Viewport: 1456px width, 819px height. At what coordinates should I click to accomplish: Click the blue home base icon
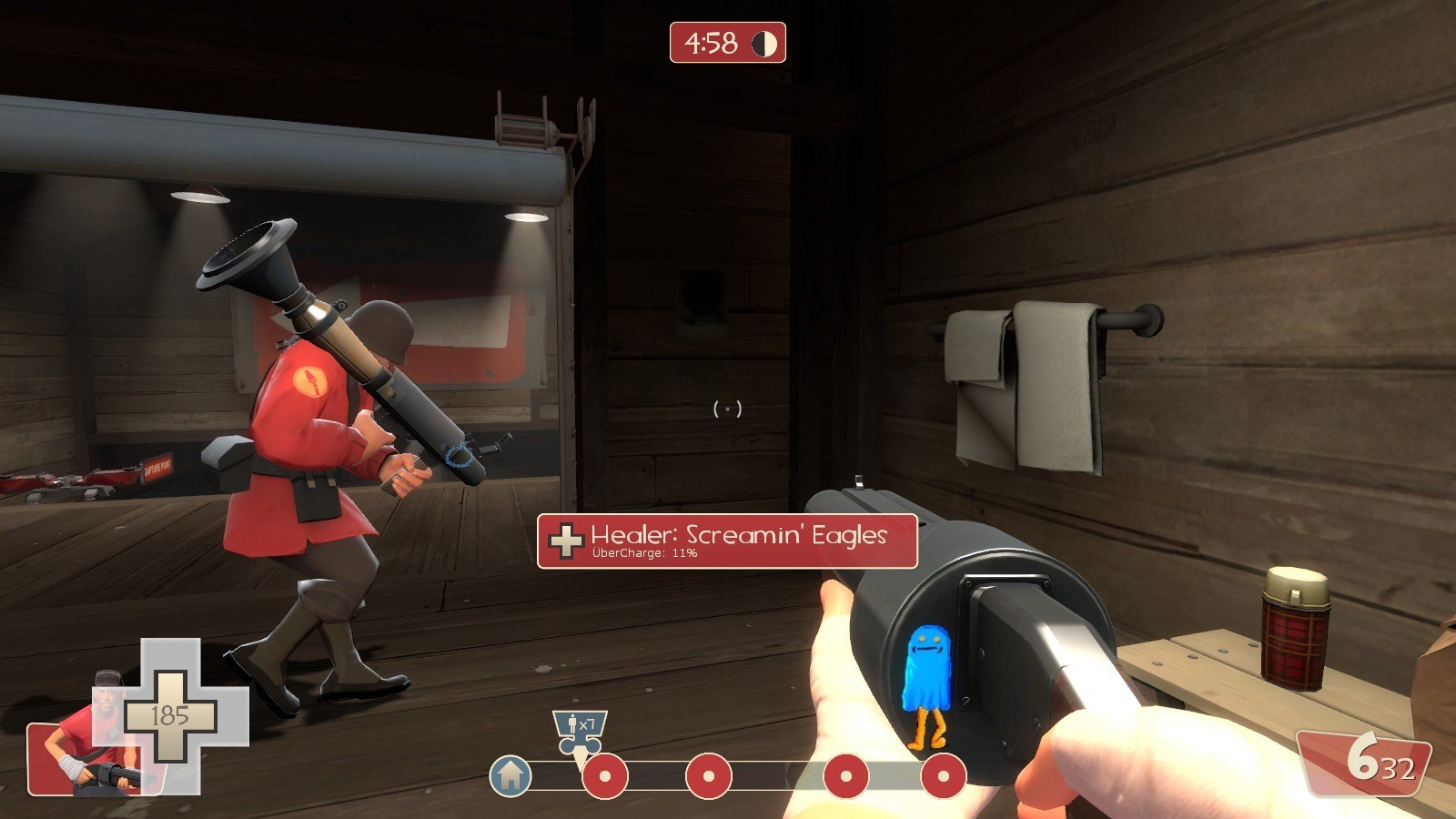(x=511, y=776)
